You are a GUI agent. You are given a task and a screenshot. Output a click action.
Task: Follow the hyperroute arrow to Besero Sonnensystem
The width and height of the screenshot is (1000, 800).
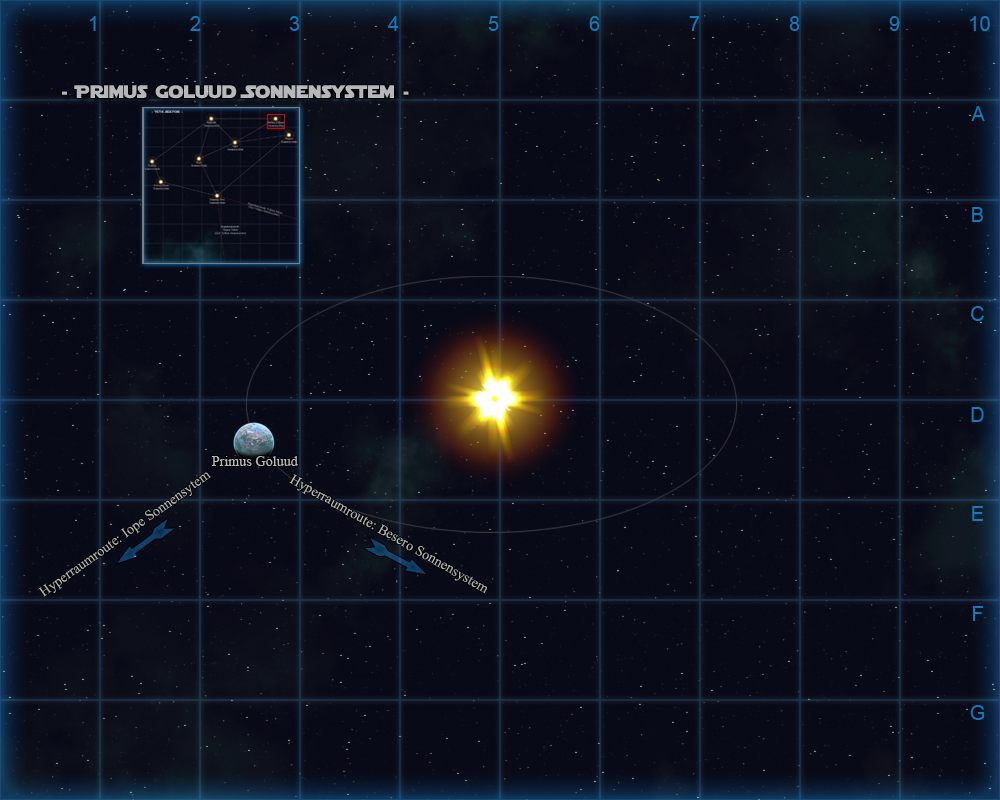[x=396, y=556]
